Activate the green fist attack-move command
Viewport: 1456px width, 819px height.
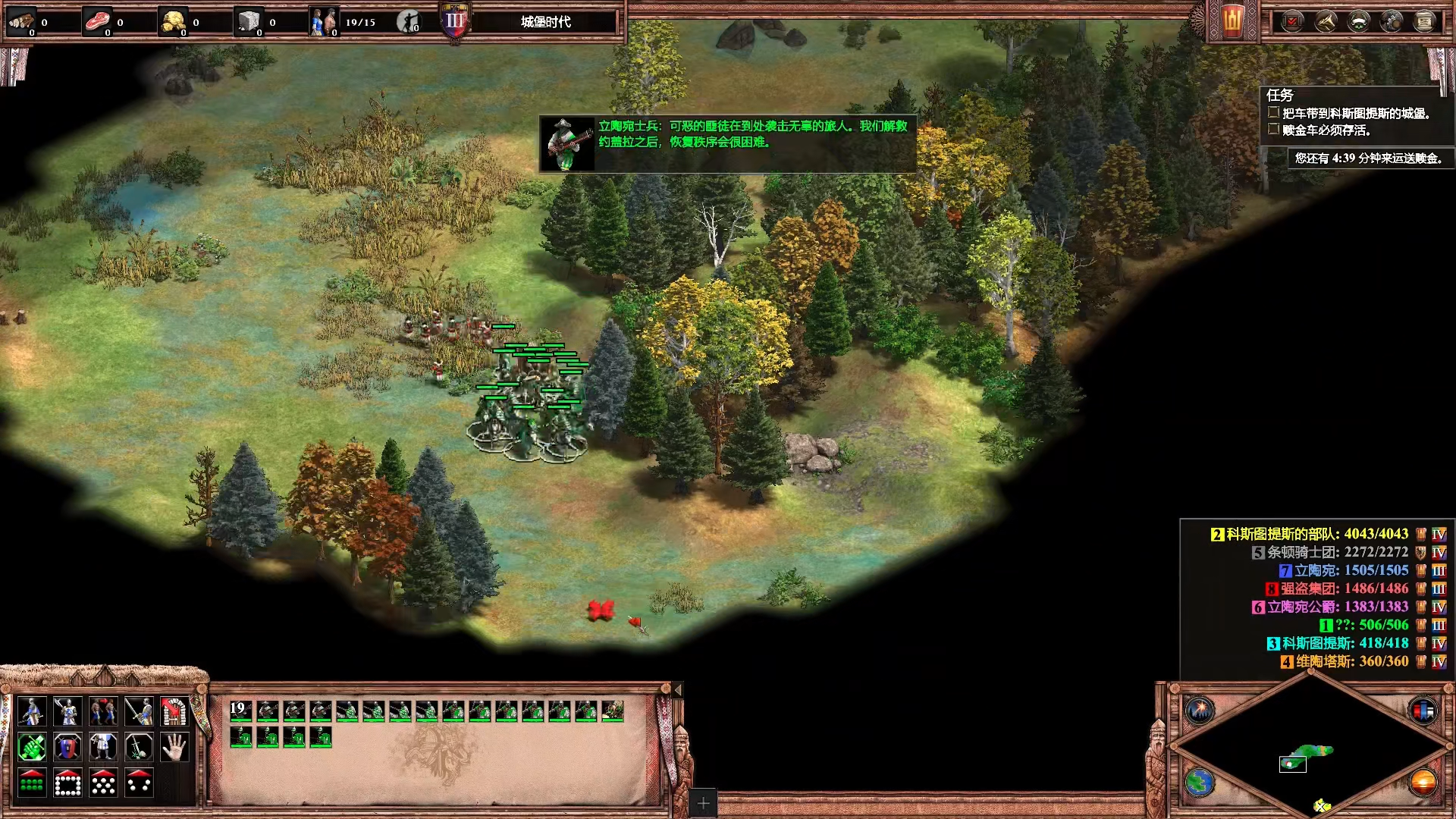(x=32, y=748)
